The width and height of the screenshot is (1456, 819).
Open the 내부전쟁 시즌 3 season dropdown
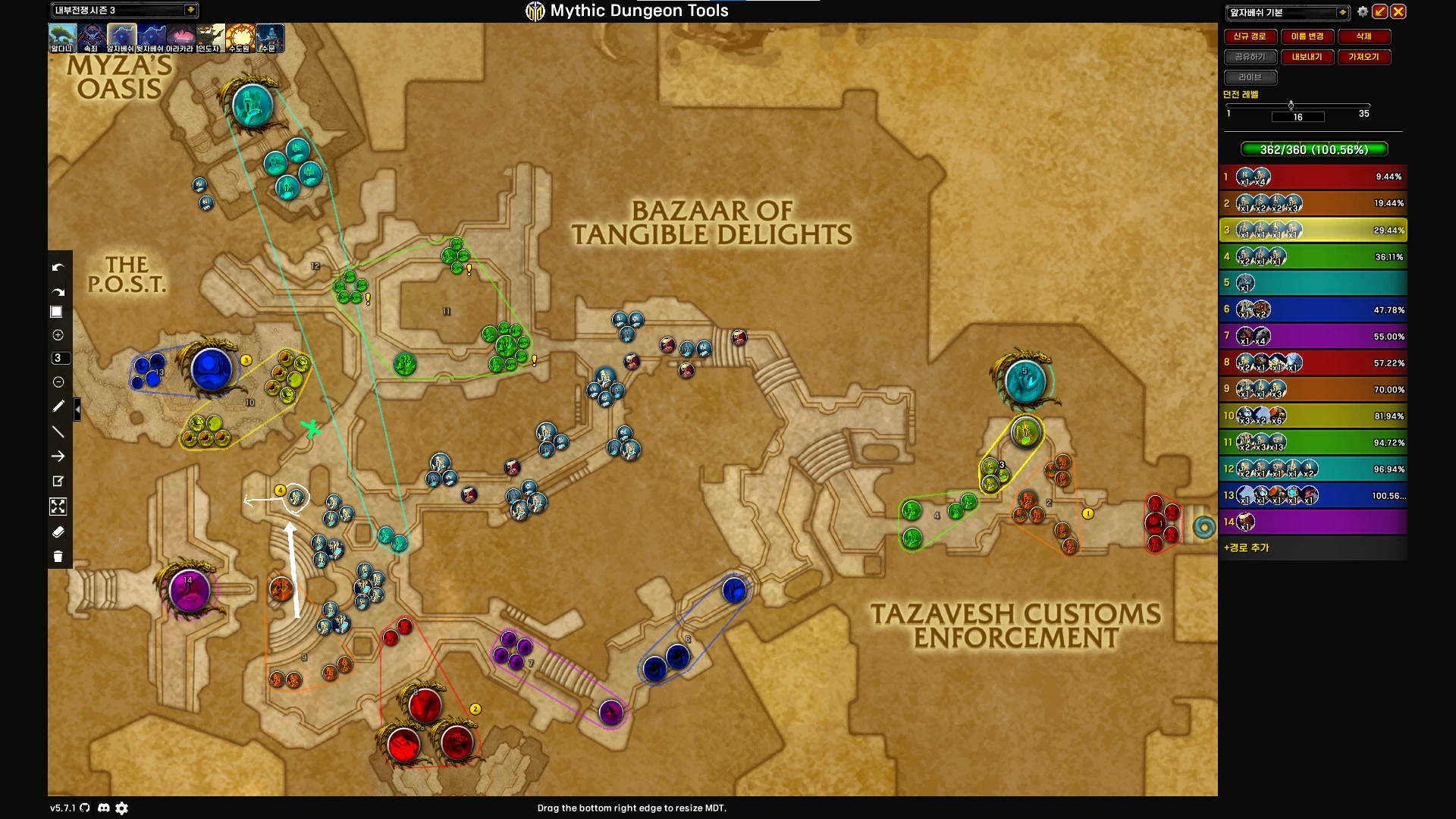point(190,10)
